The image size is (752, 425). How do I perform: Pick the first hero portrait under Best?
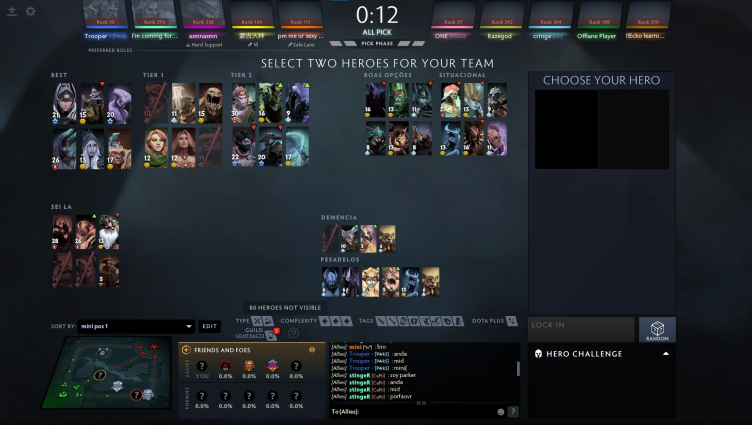coord(62,101)
